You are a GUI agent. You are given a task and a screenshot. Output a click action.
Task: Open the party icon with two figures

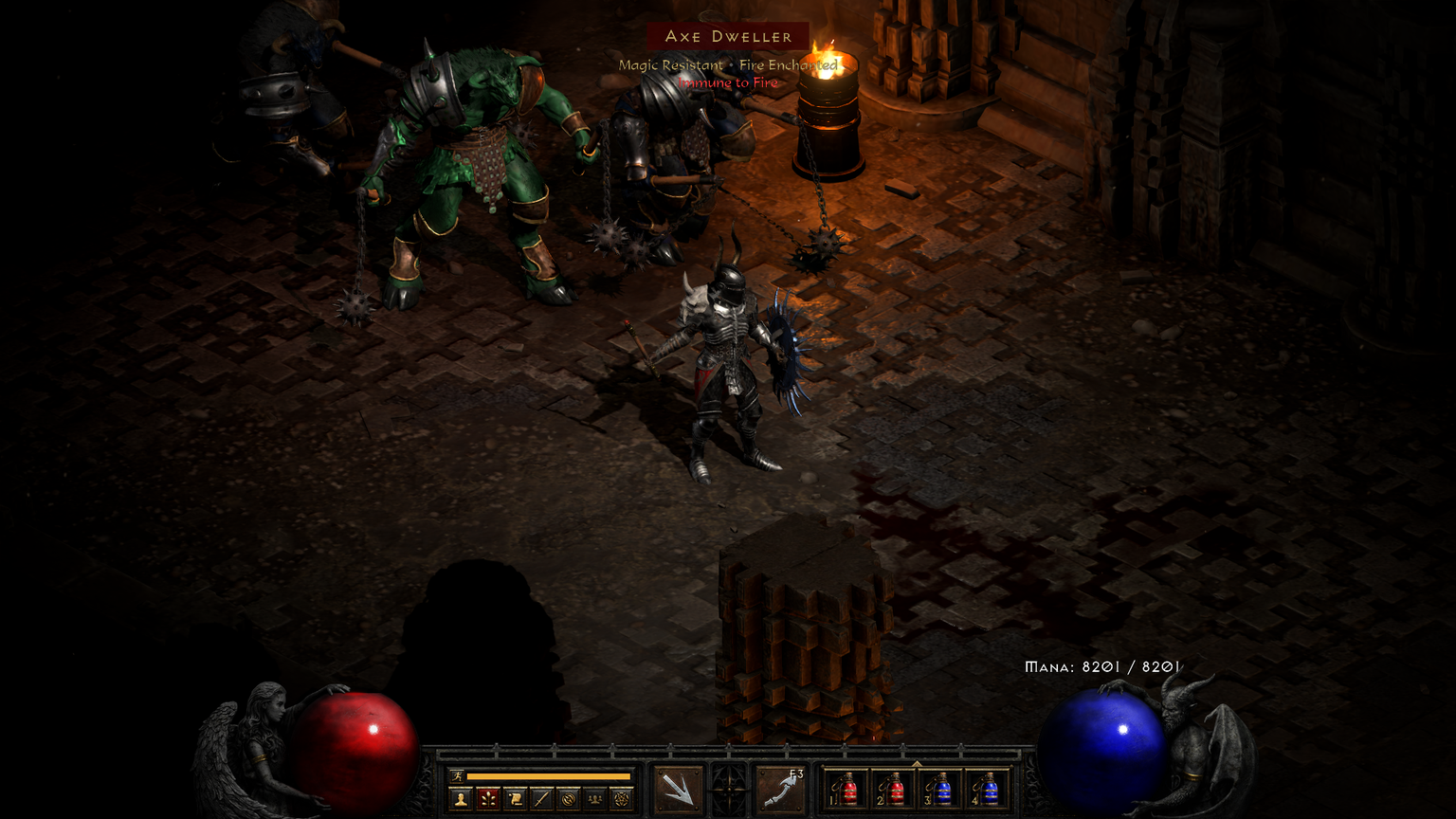click(x=594, y=799)
